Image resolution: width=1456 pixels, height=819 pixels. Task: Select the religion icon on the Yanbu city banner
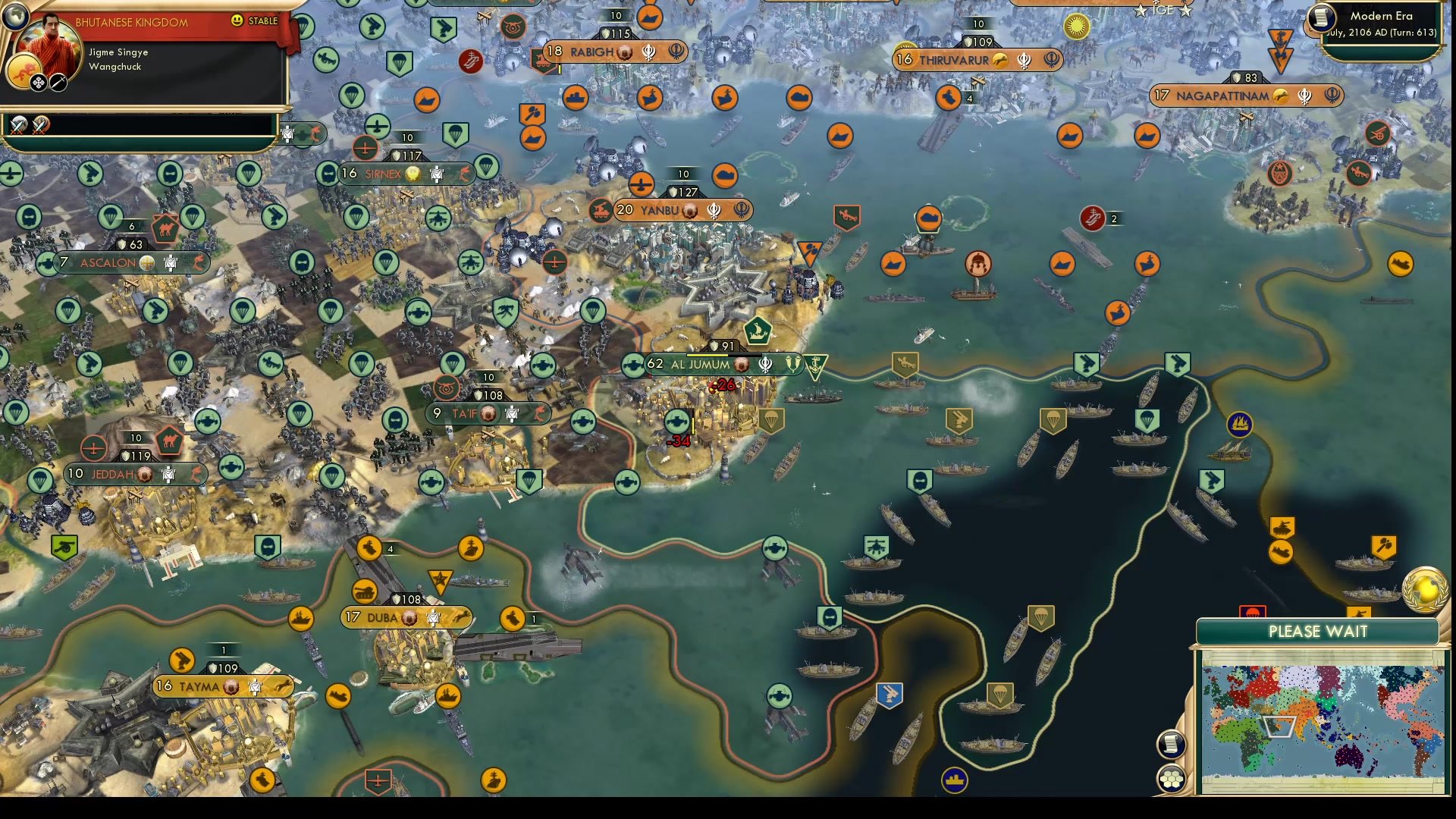coord(714,210)
